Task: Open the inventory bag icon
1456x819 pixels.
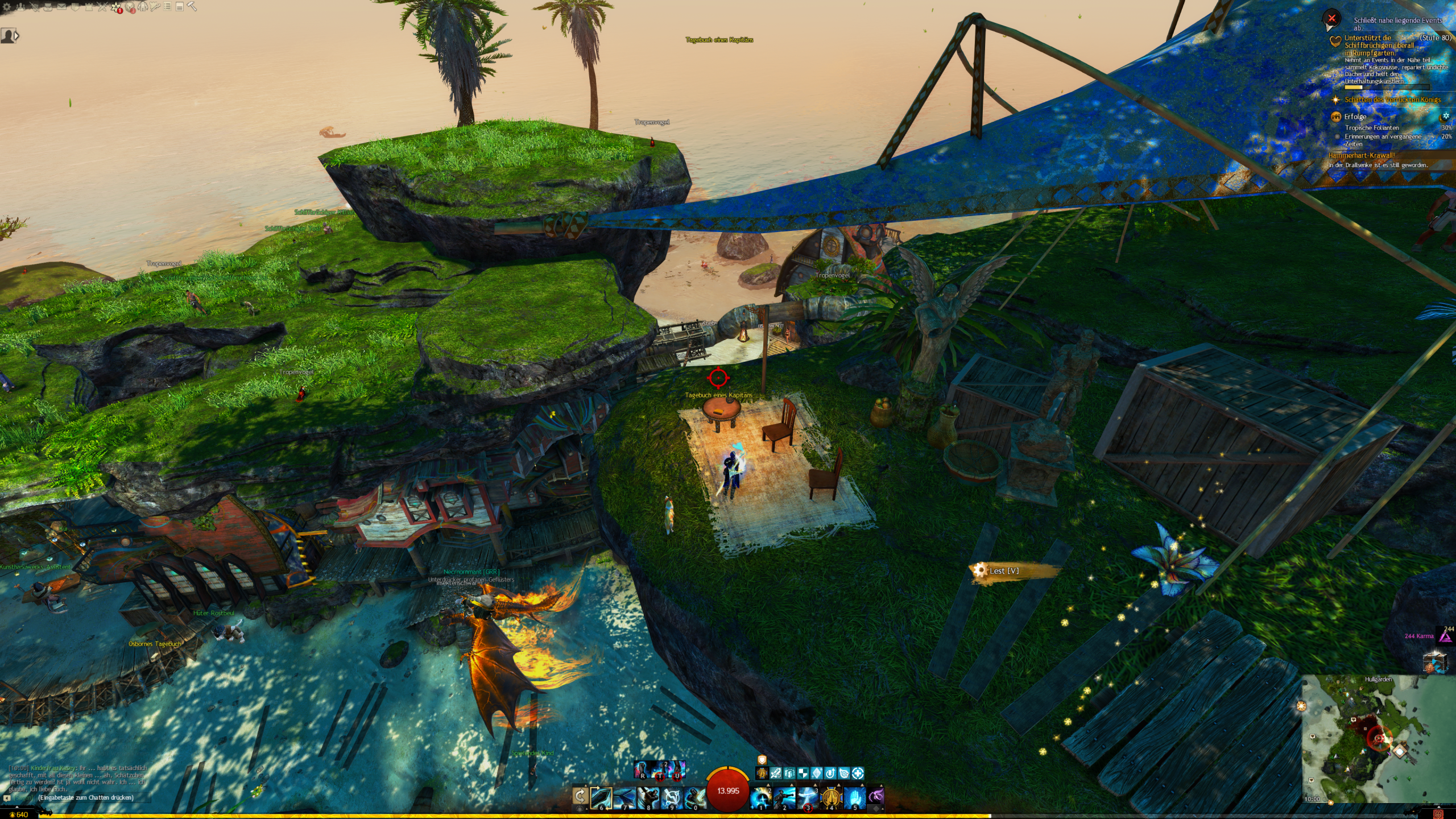Action: pos(48,7)
